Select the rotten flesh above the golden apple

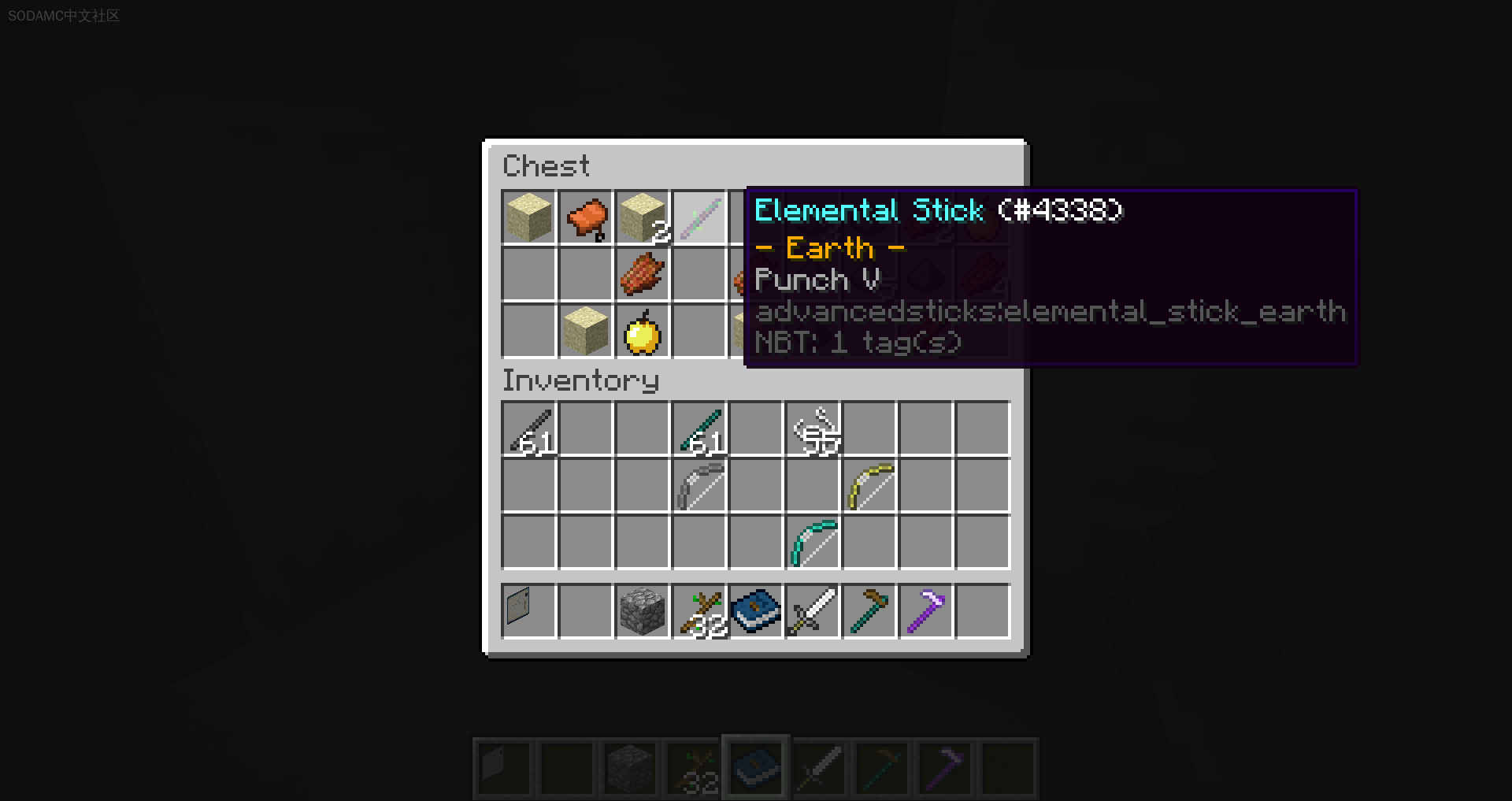pos(643,273)
